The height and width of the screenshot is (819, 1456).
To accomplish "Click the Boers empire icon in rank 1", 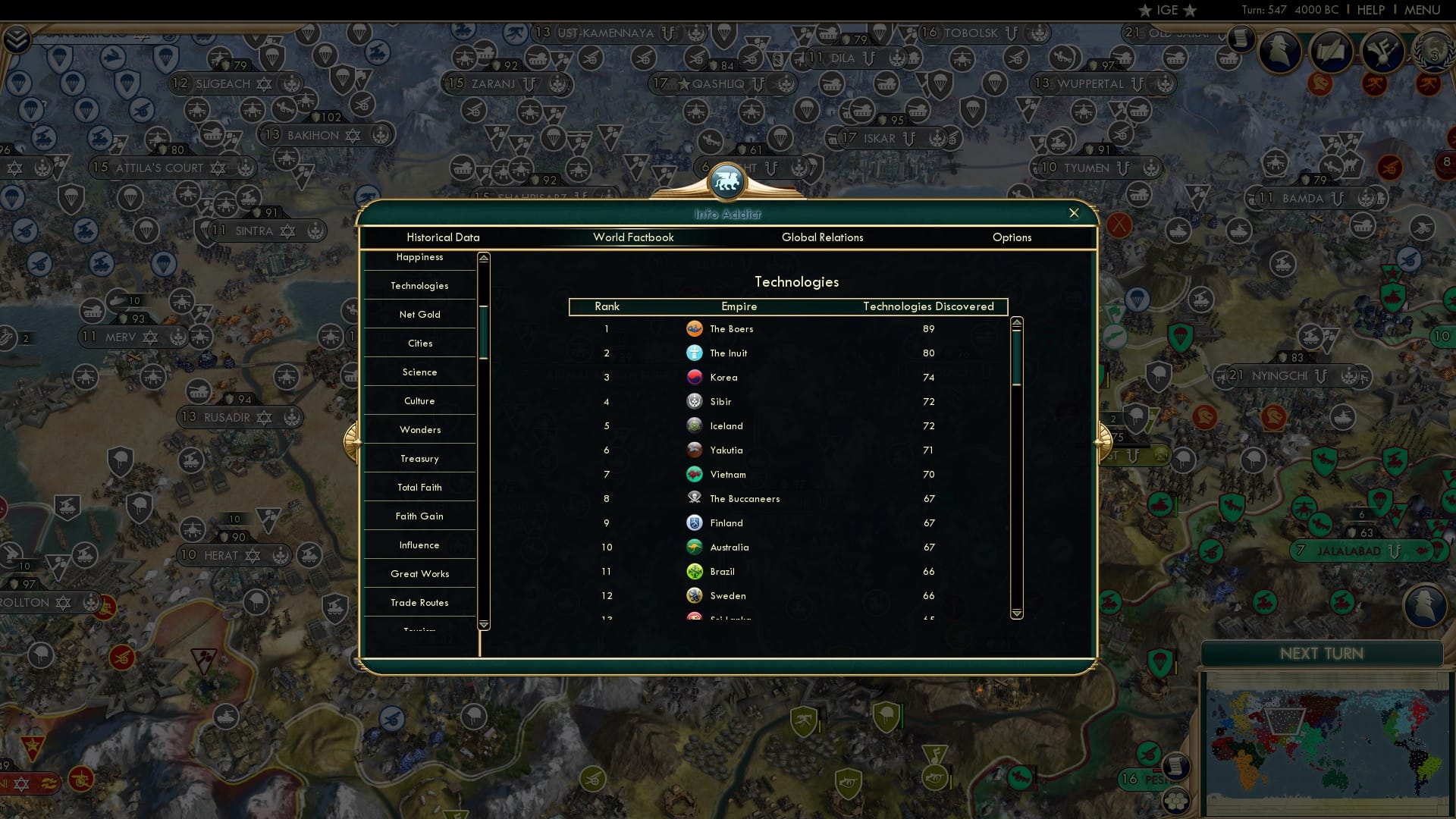I will 695,328.
